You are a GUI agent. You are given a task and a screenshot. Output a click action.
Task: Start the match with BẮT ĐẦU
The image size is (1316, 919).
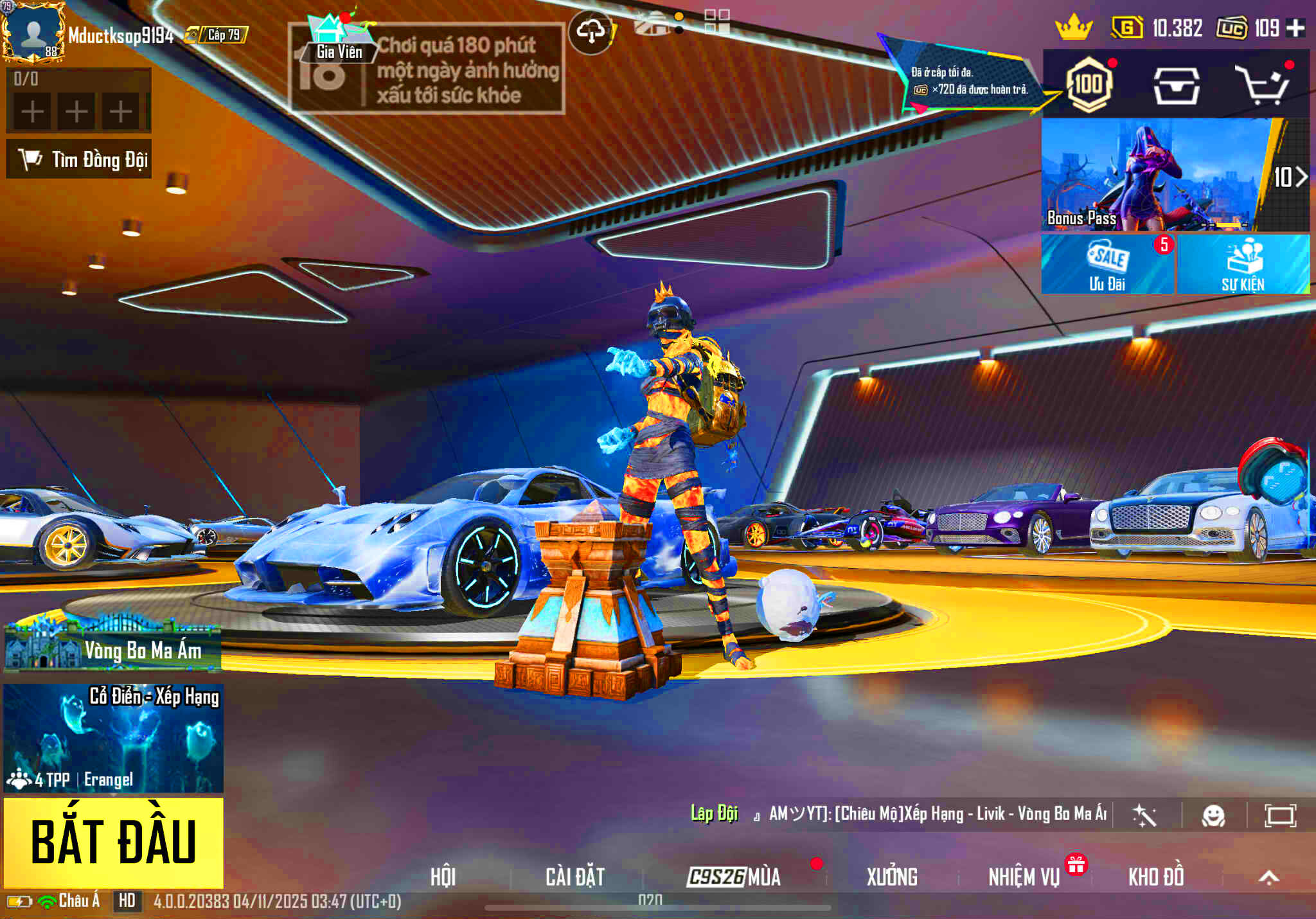click(x=114, y=842)
